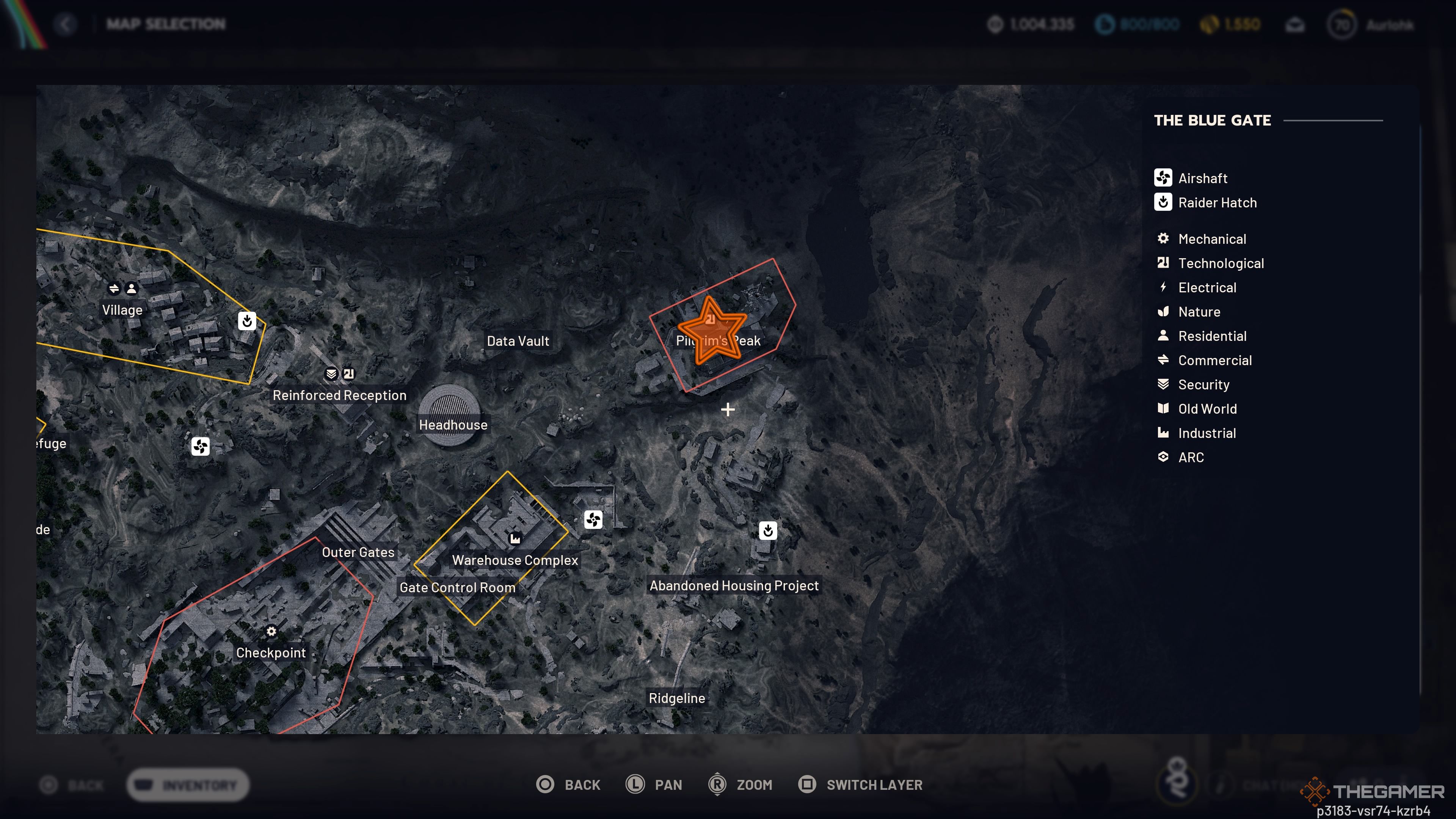Toggle the Nature category filter
Screen dimensions: 1456x819
click(x=1163, y=311)
